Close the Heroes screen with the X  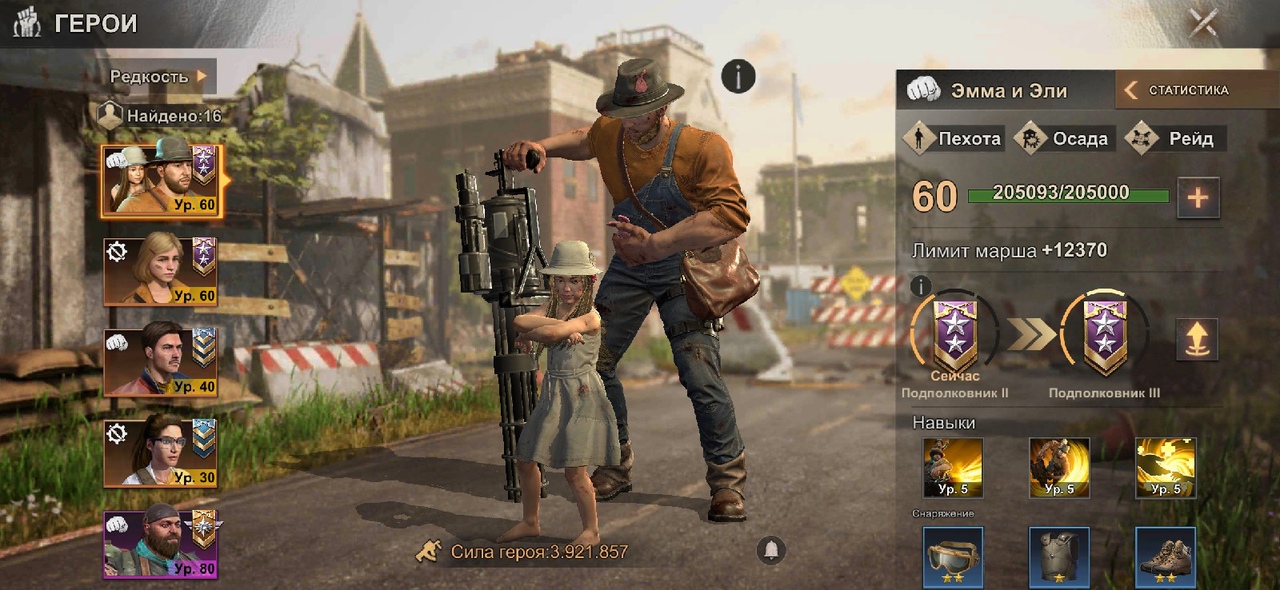pos(1203,22)
